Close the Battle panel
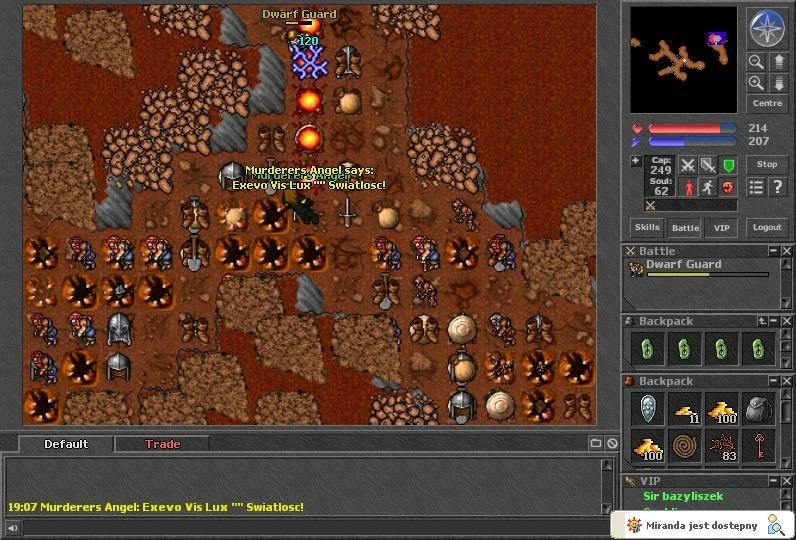Viewport: 796px width, 540px height. pos(786,251)
